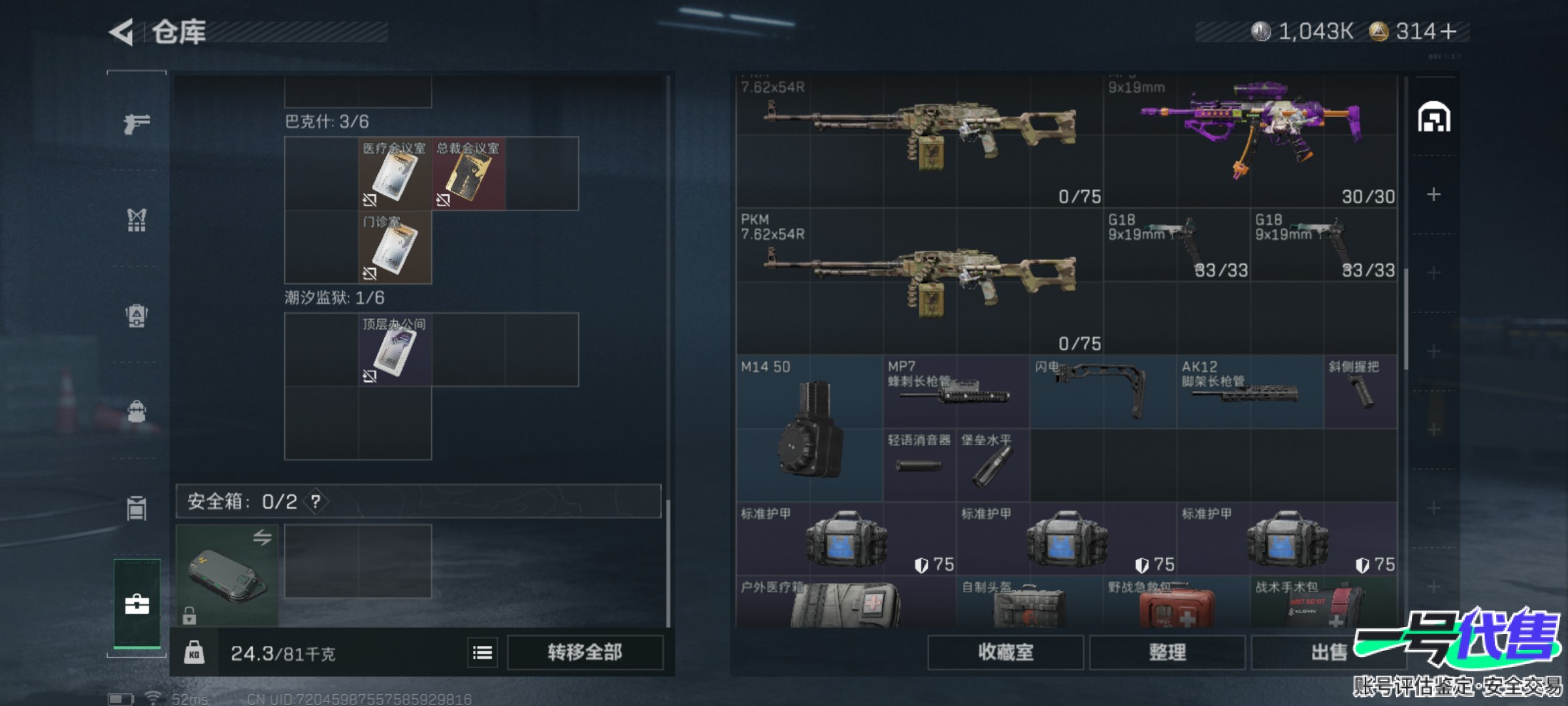Select the safe box case item
The width and height of the screenshot is (1568, 706).
pos(227,575)
